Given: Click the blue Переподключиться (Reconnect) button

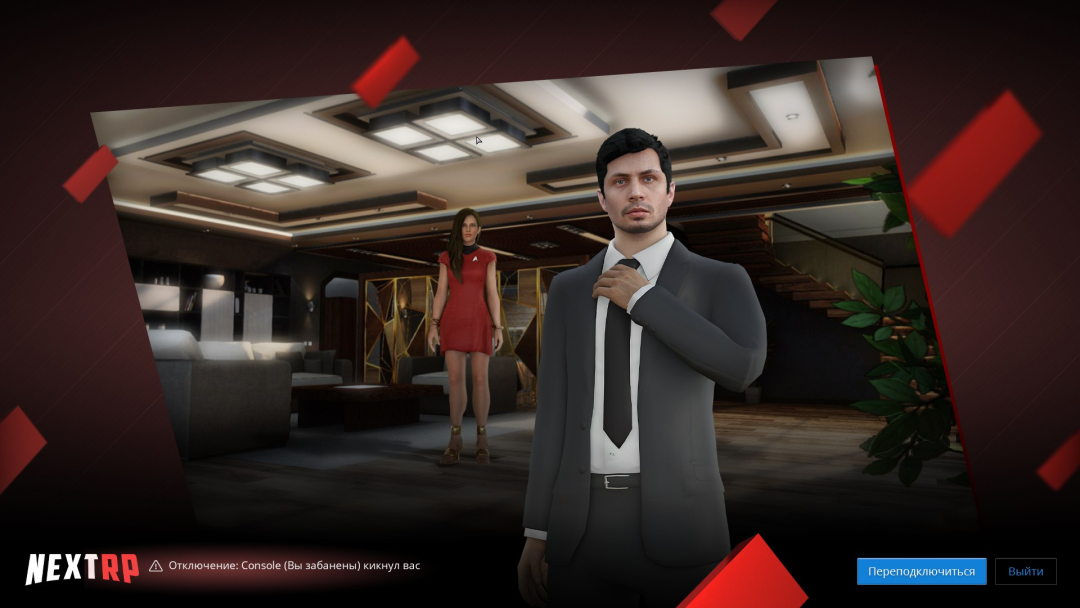Looking at the screenshot, I should [x=921, y=571].
